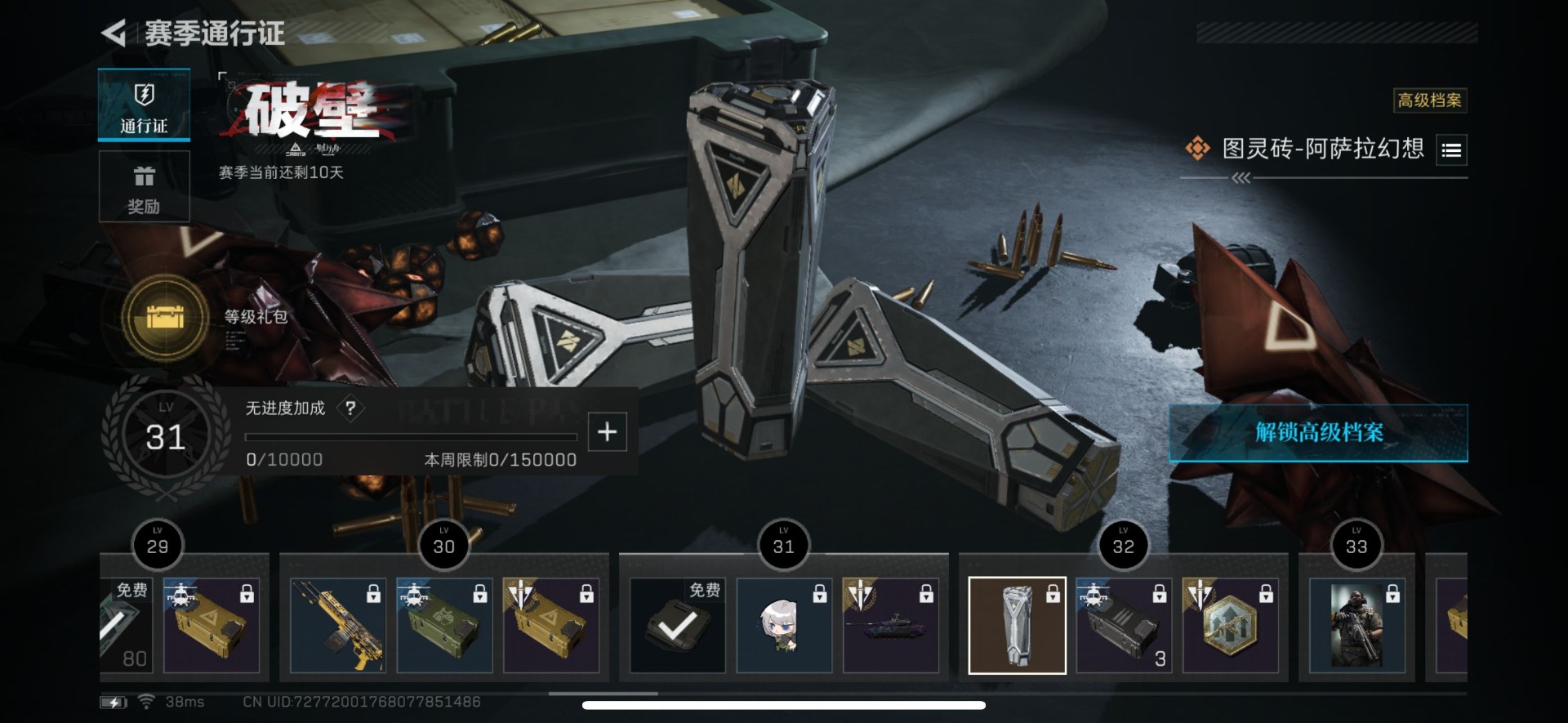The image size is (1568, 723).
Task: Select the green supply crate at level 30
Action: (x=444, y=625)
